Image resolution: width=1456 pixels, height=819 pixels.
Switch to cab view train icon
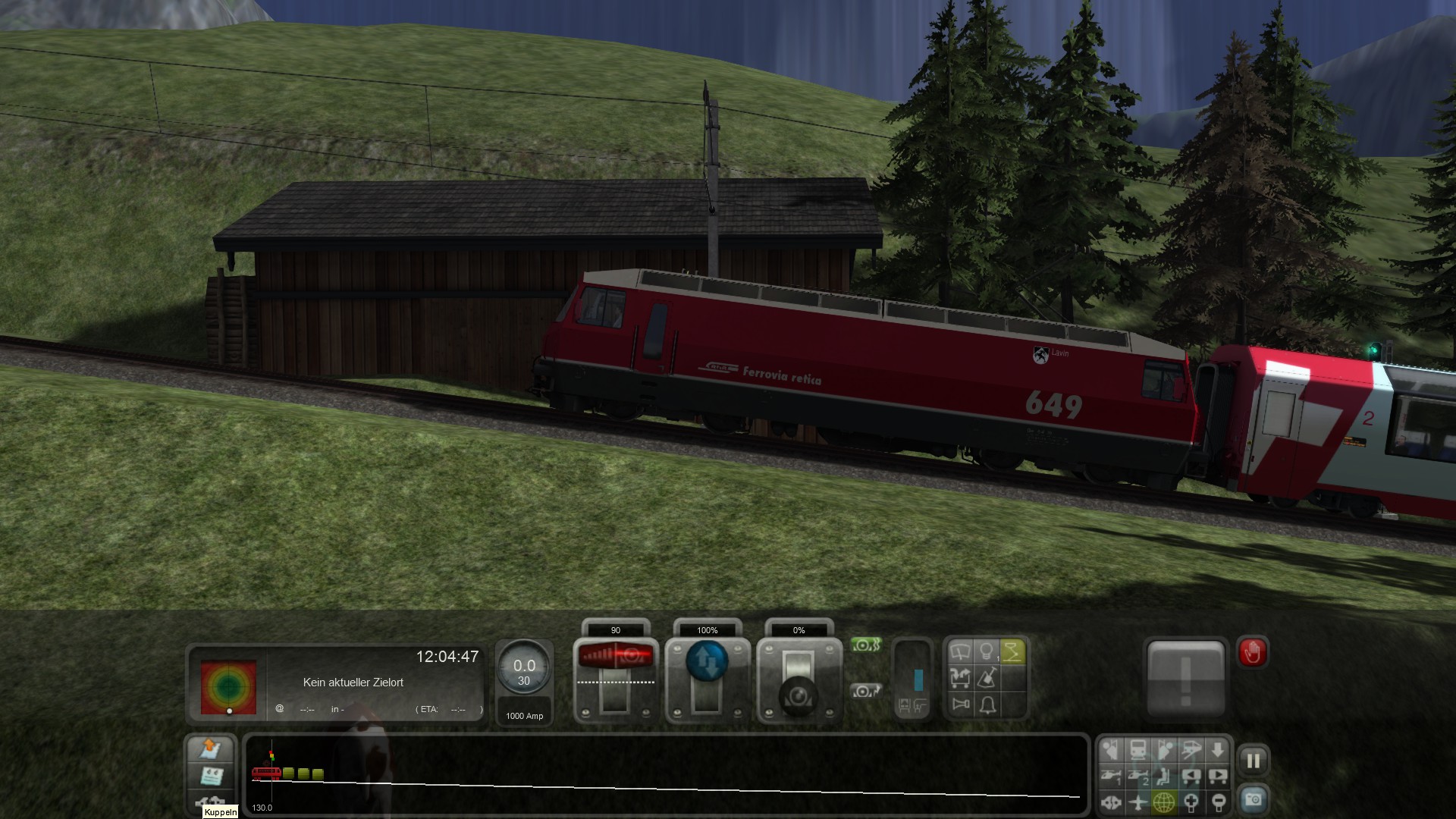[x=1137, y=751]
